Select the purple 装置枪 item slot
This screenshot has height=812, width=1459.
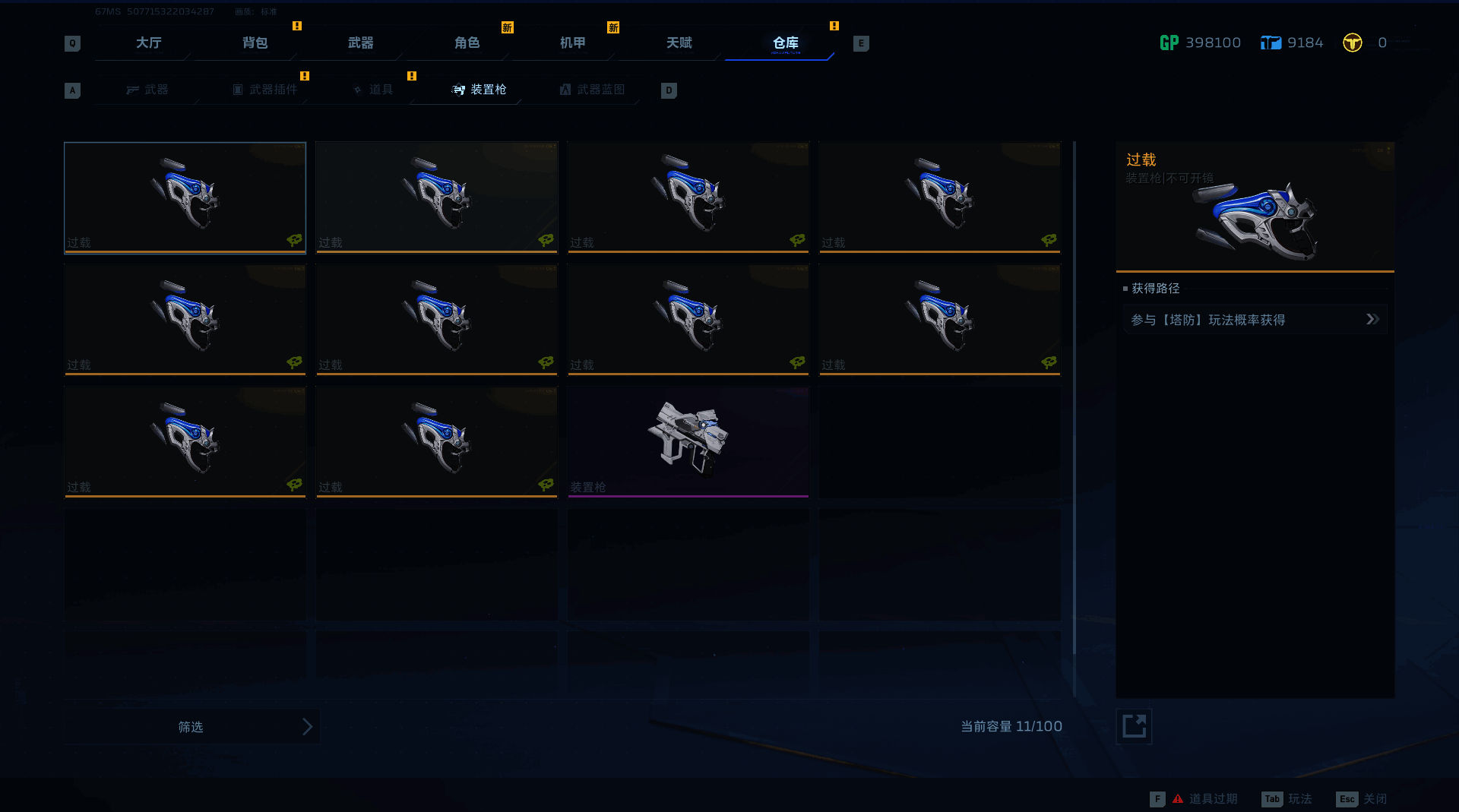688,441
